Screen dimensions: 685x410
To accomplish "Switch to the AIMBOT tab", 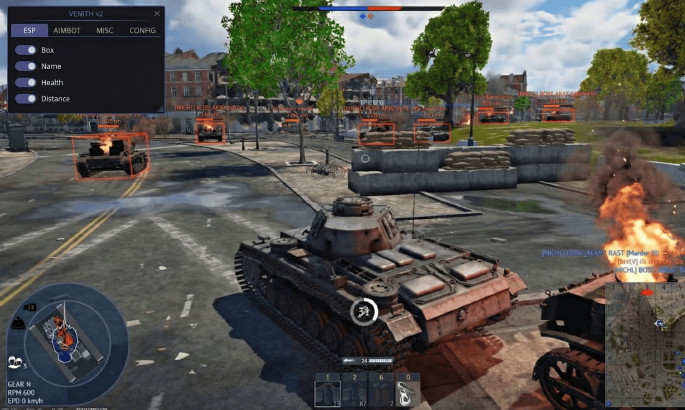I will (x=66, y=31).
